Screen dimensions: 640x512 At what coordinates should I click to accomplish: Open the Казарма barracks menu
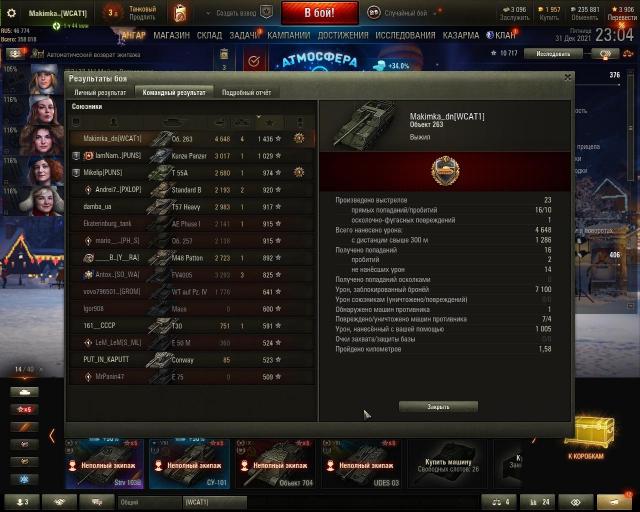[461, 35]
